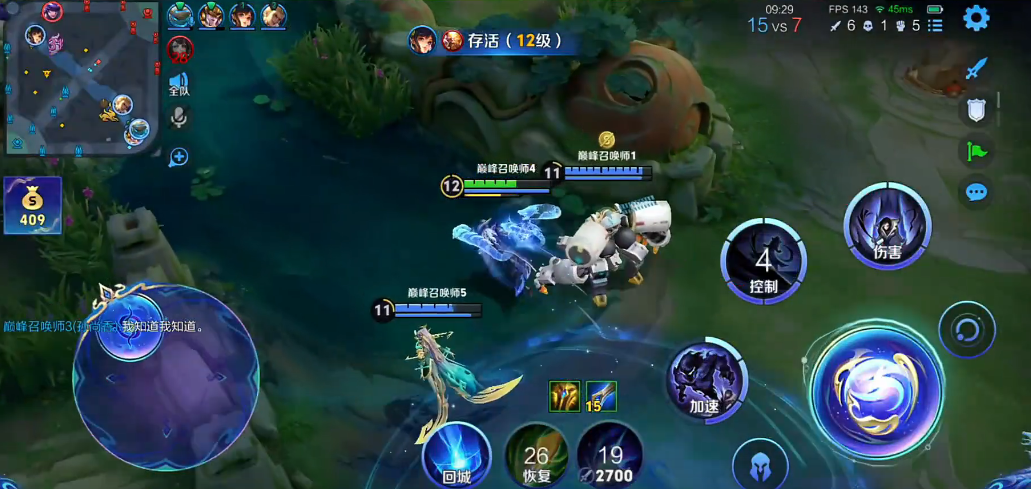Send the green flag gather signal
Image resolution: width=1031 pixels, height=489 pixels.
(x=976, y=152)
